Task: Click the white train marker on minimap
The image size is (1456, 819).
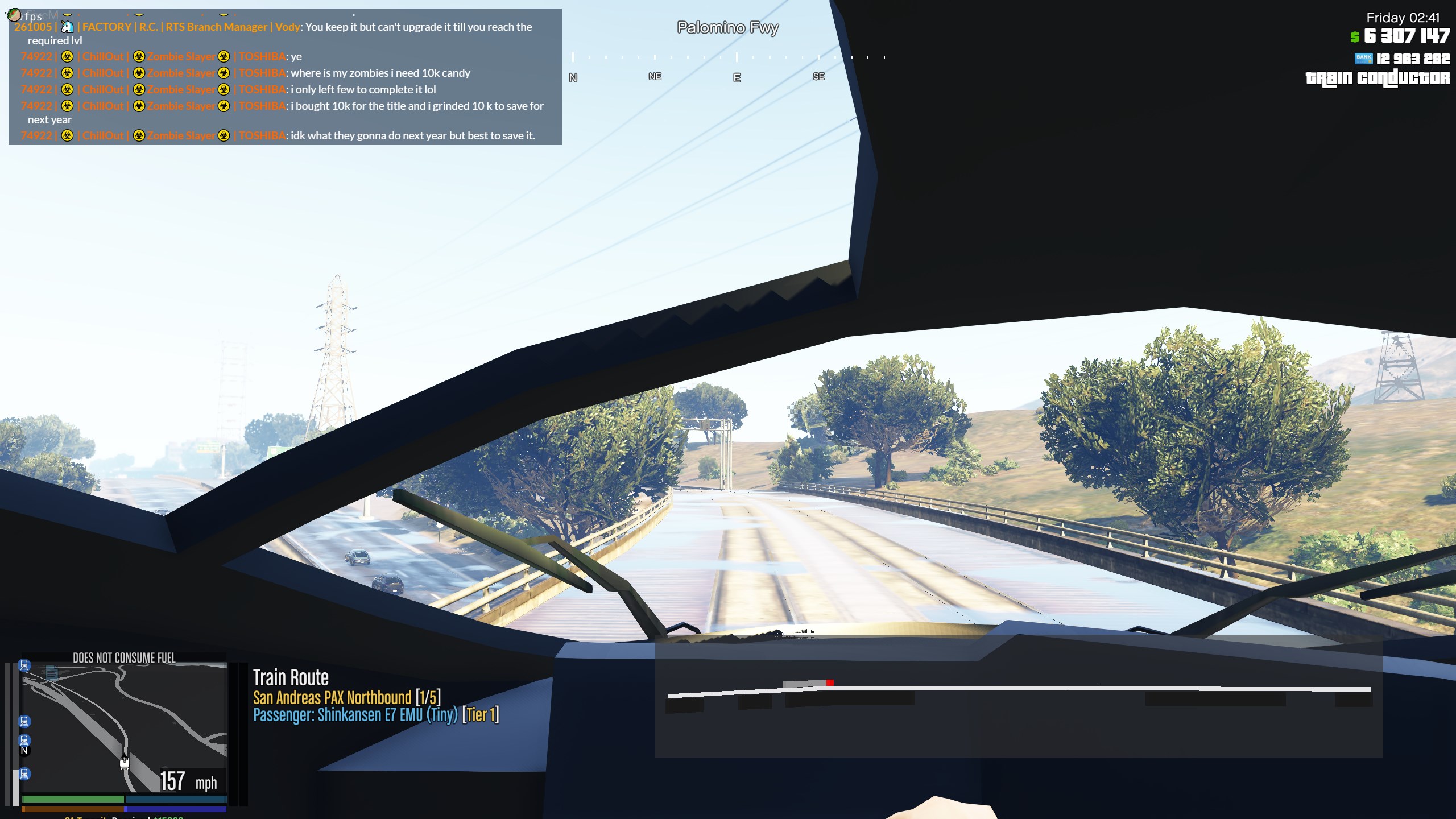Action: [125, 763]
